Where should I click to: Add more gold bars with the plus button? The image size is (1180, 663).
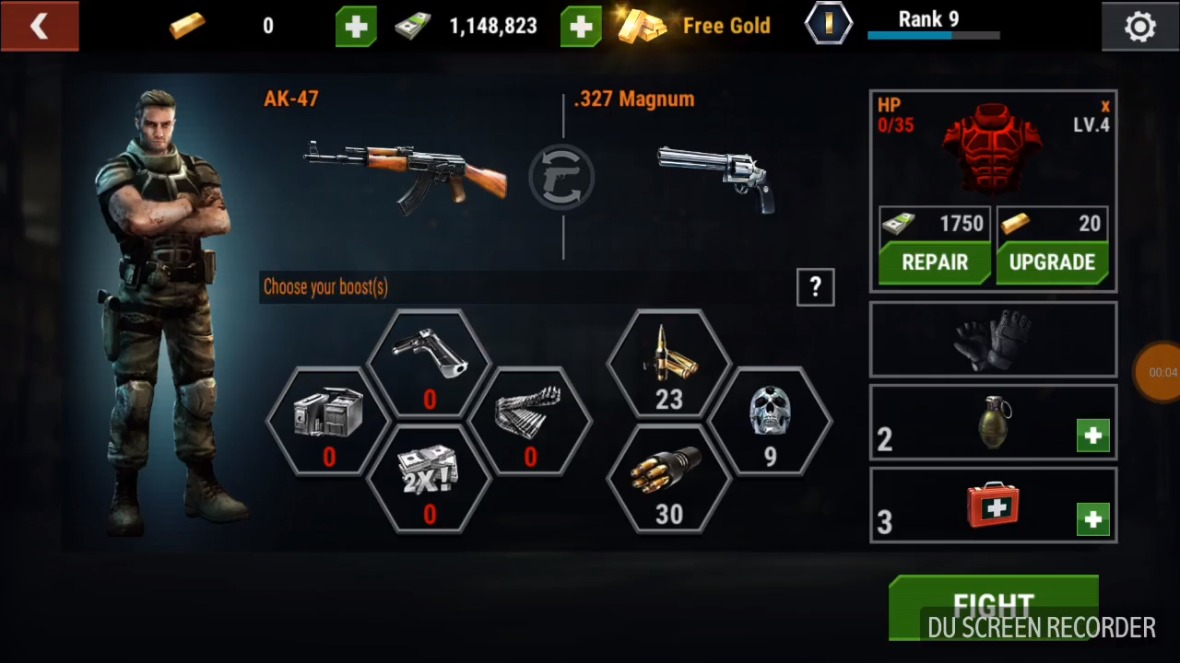(x=356, y=26)
